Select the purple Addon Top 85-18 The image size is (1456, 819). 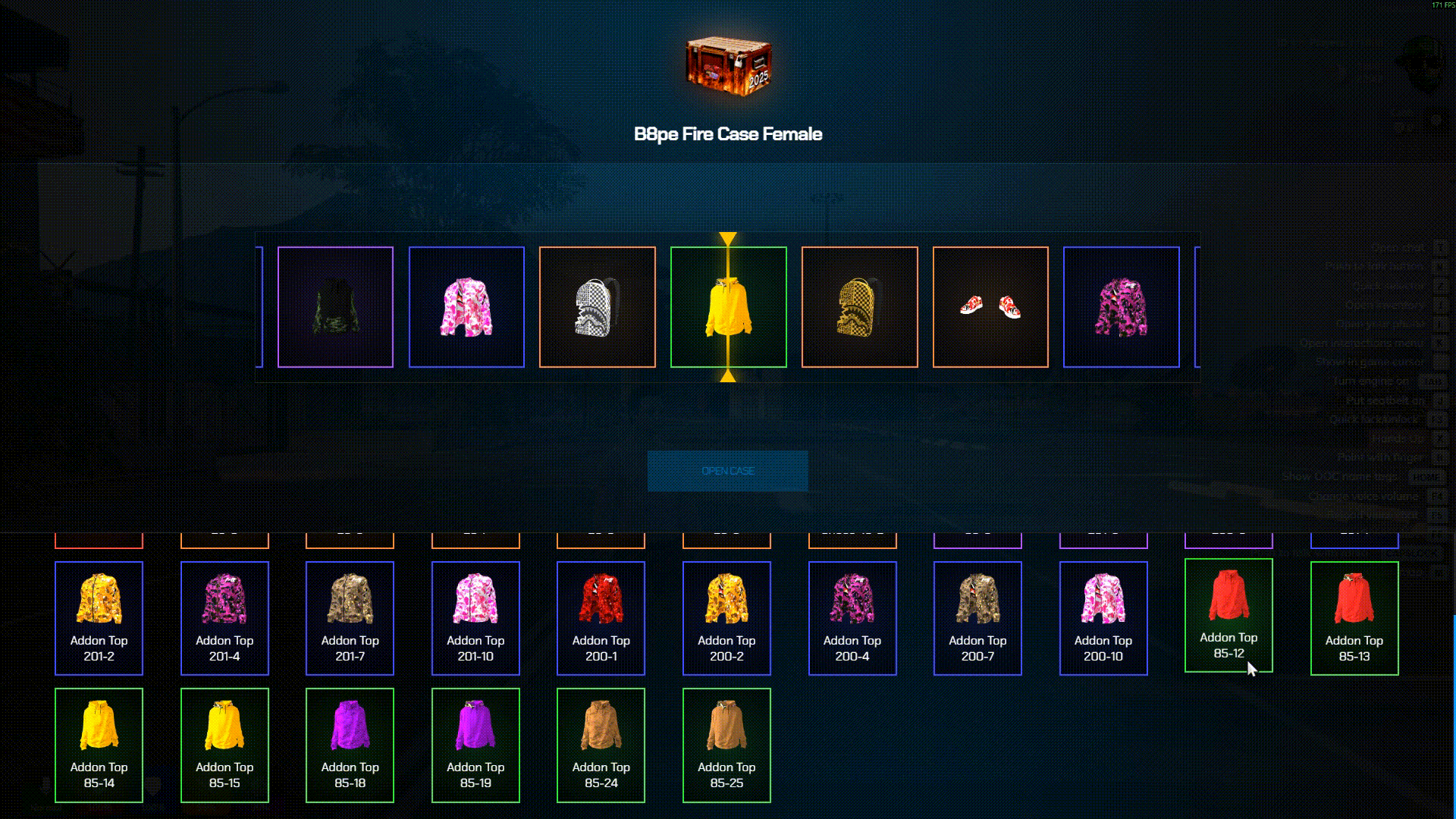point(350,745)
